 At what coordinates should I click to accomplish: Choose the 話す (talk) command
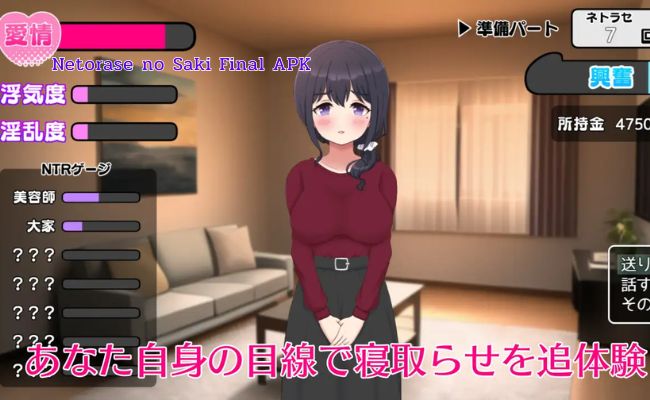click(635, 284)
